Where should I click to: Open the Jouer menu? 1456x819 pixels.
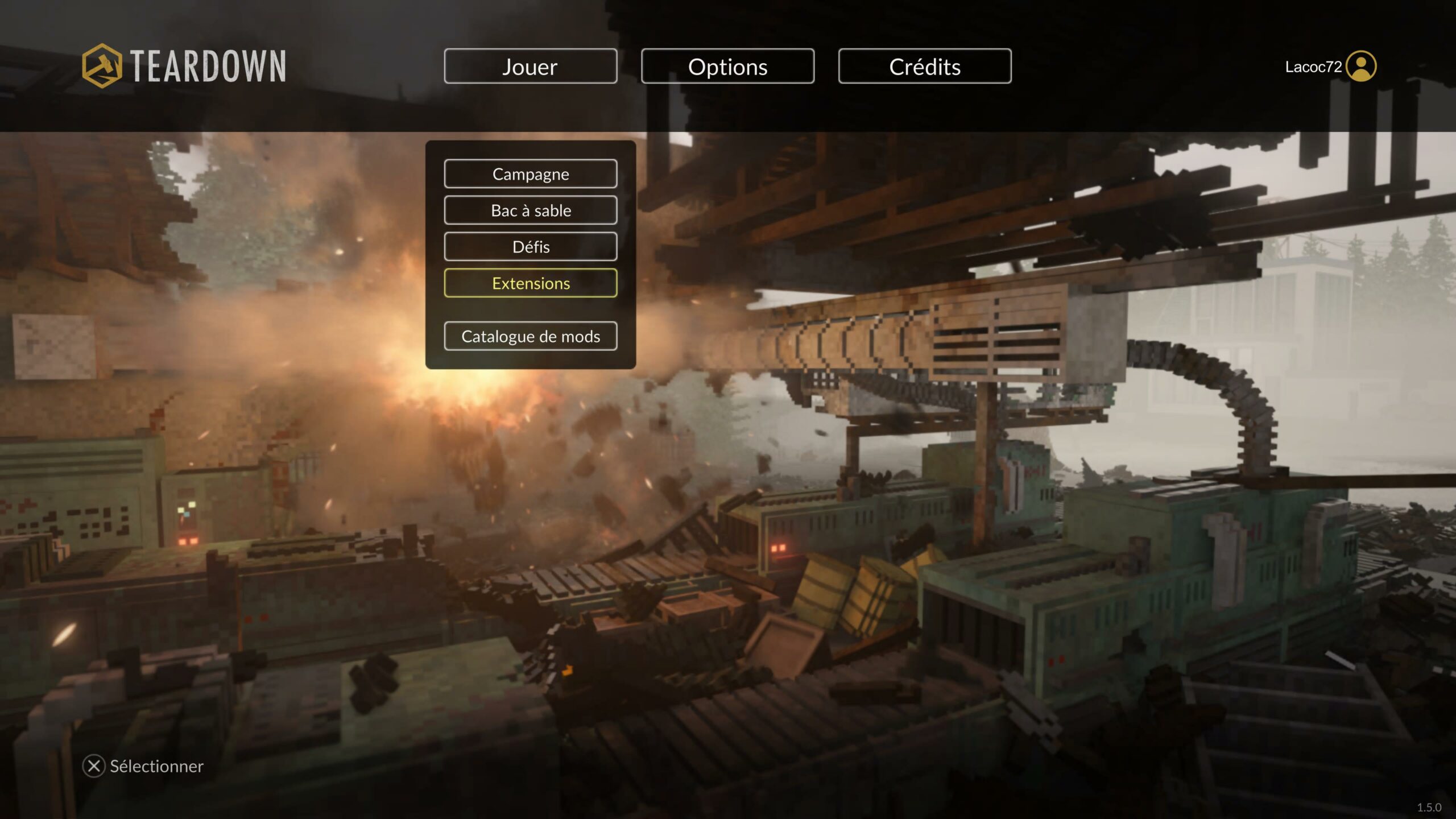point(530,67)
